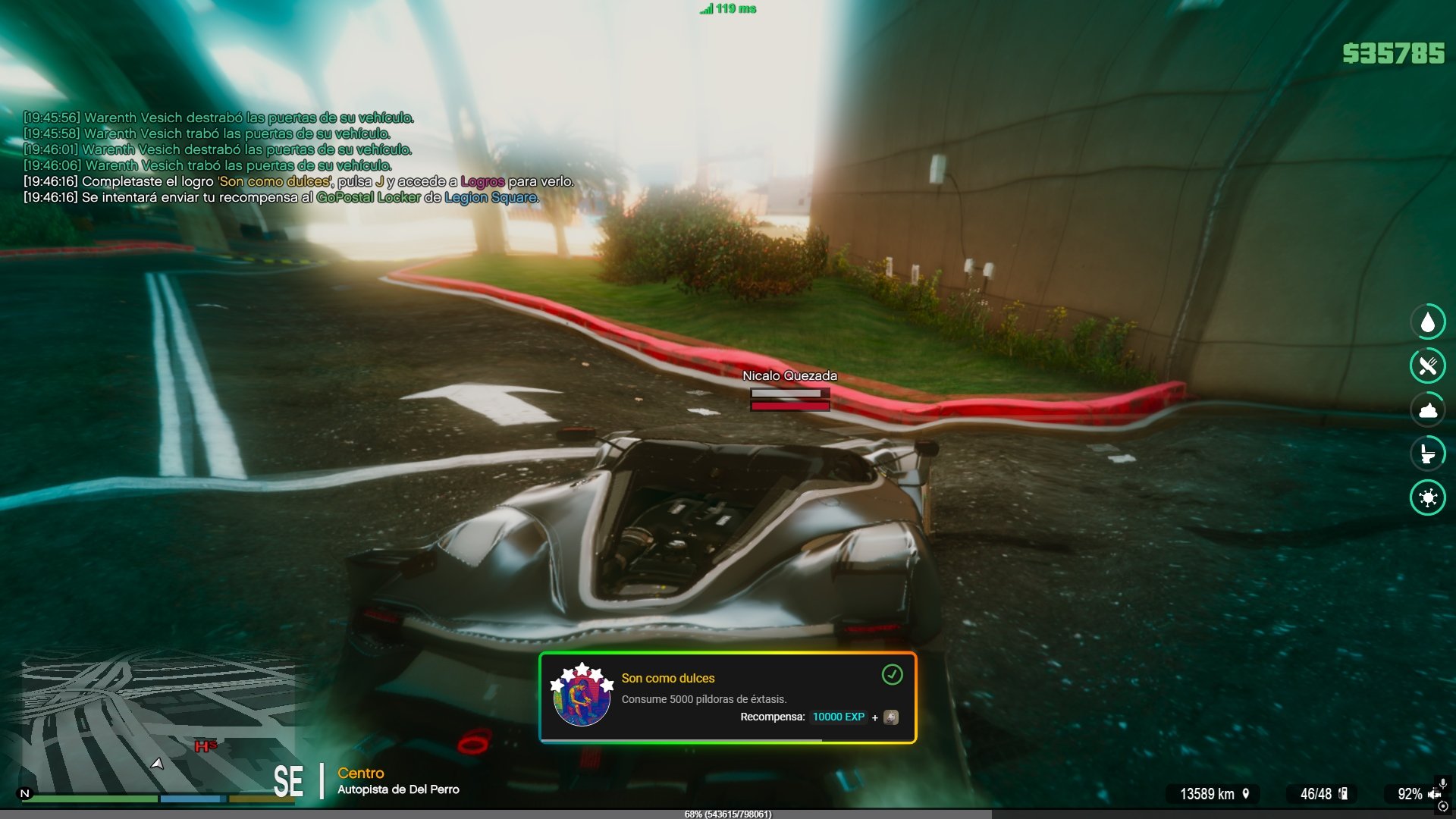The height and width of the screenshot is (819, 1456).
Task: Click the toilet status icon
Action: pyautogui.click(x=1428, y=454)
